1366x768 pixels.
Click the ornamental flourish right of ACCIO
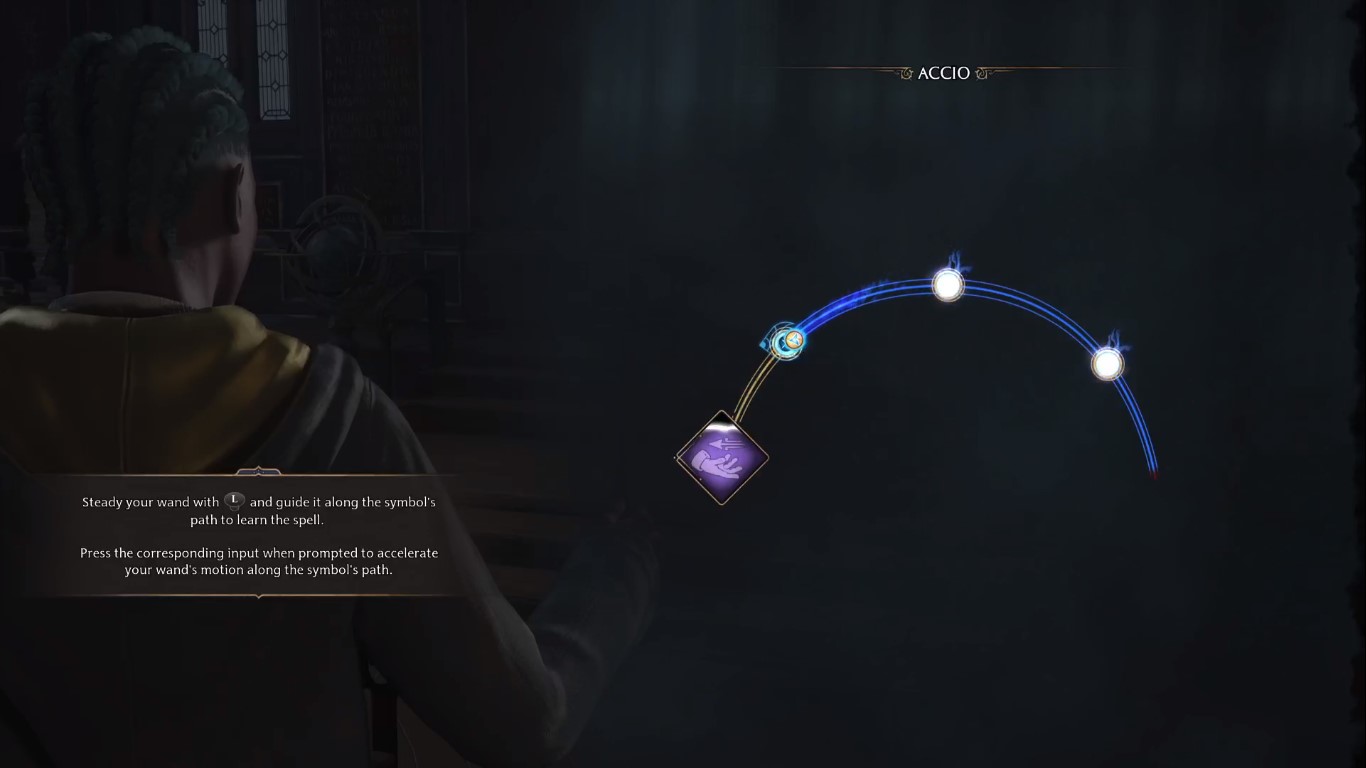click(981, 72)
